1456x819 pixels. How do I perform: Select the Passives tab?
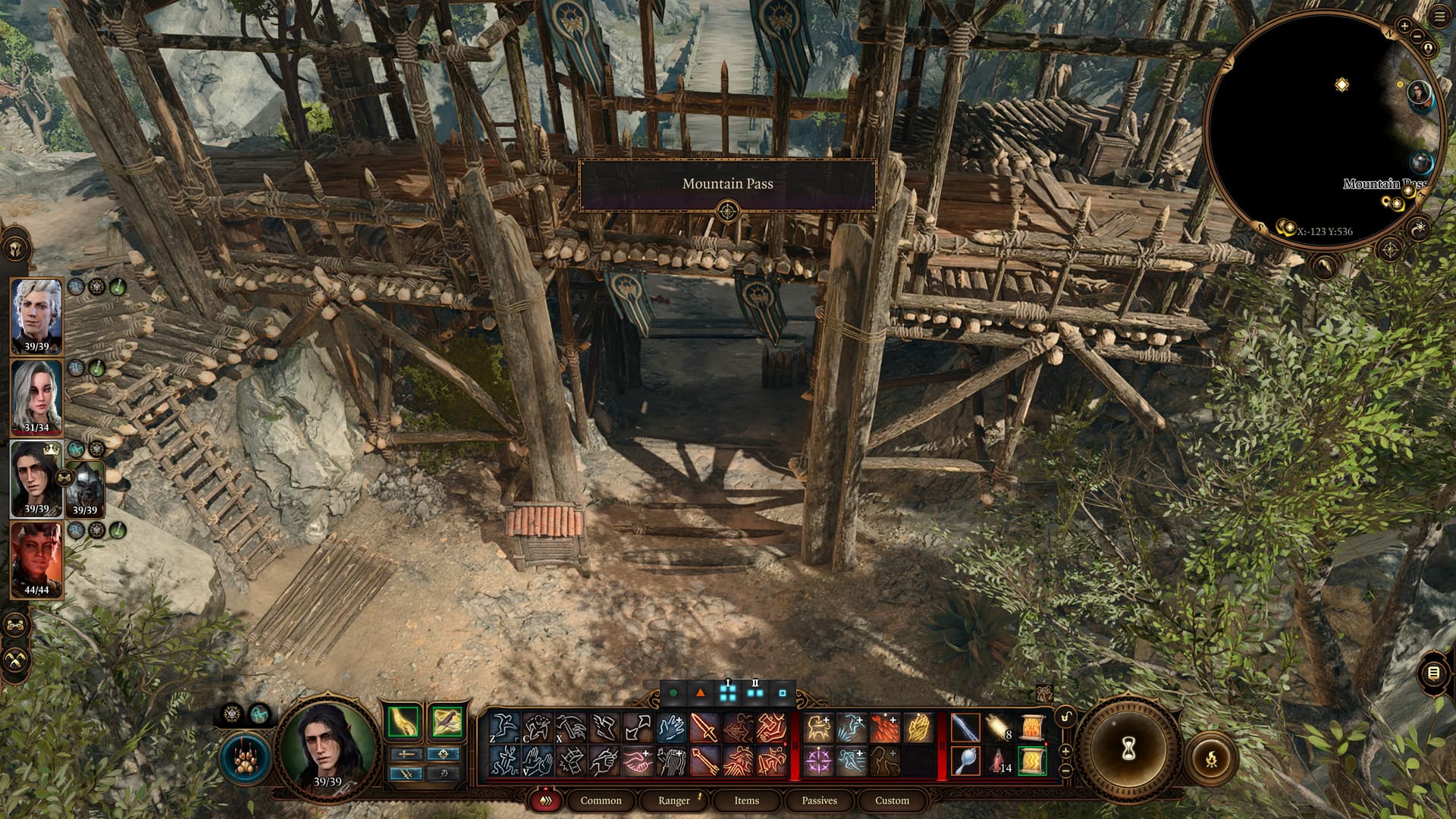click(x=819, y=800)
